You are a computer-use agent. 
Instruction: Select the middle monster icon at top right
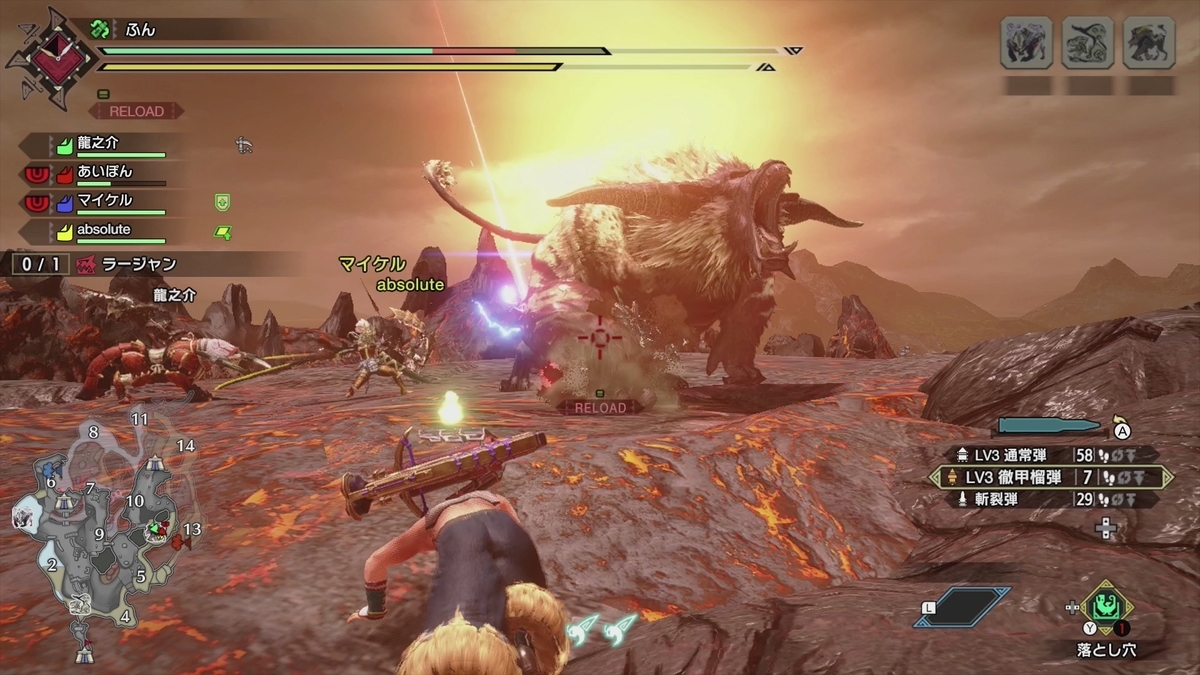tap(1087, 43)
